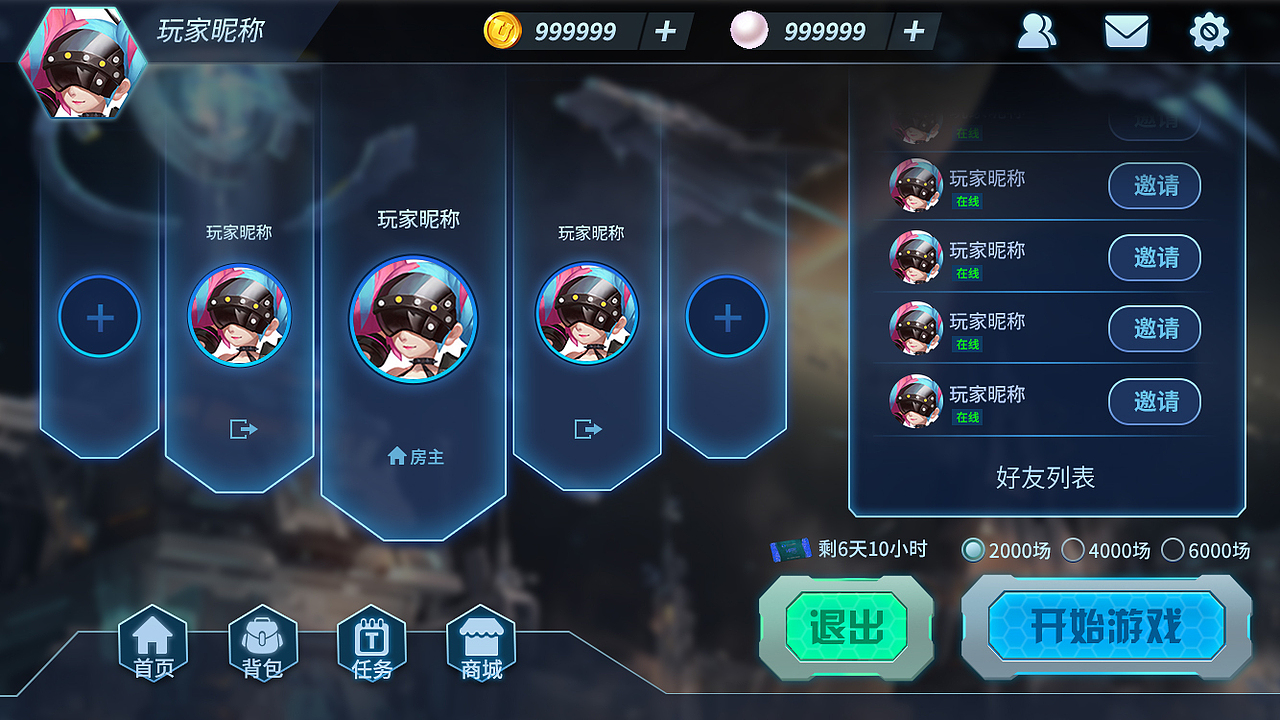This screenshot has width=1280, height=720.
Task: Click the plus to add gold coins
Action: [x=663, y=31]
